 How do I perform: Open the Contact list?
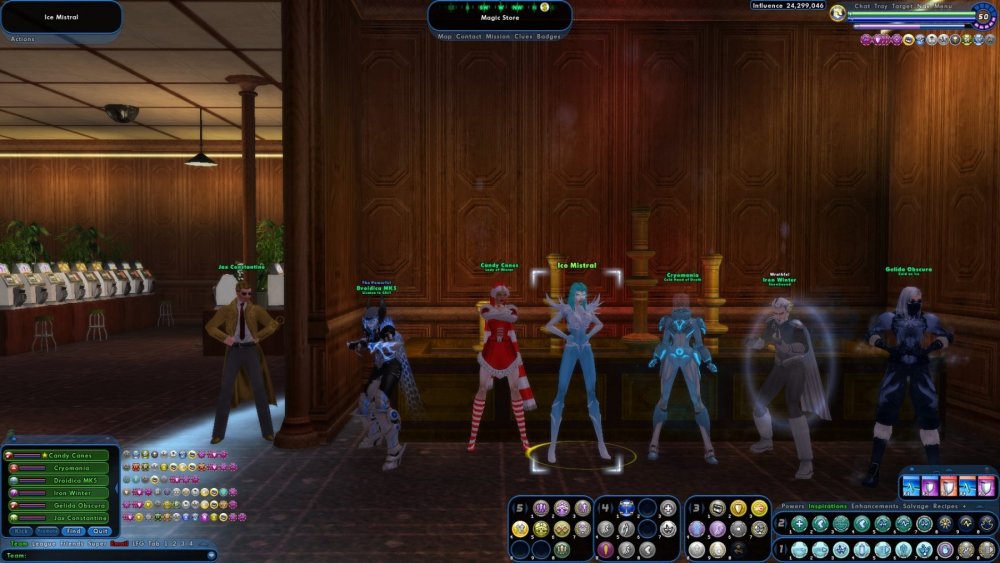coord(468,36)
